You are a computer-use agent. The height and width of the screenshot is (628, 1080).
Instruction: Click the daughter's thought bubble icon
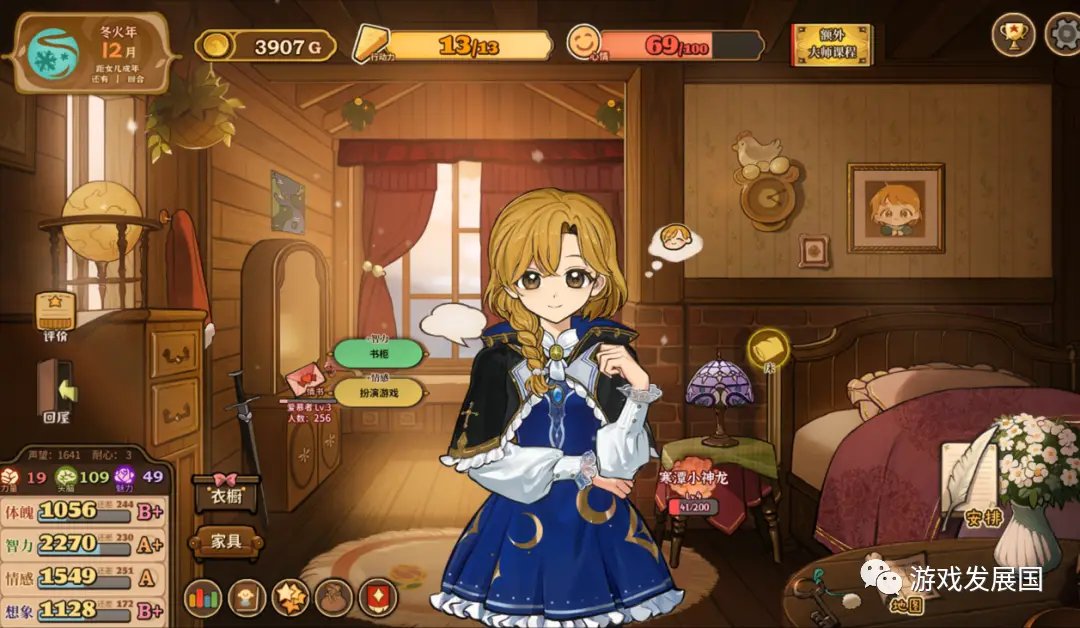click(x=676, y=241)
